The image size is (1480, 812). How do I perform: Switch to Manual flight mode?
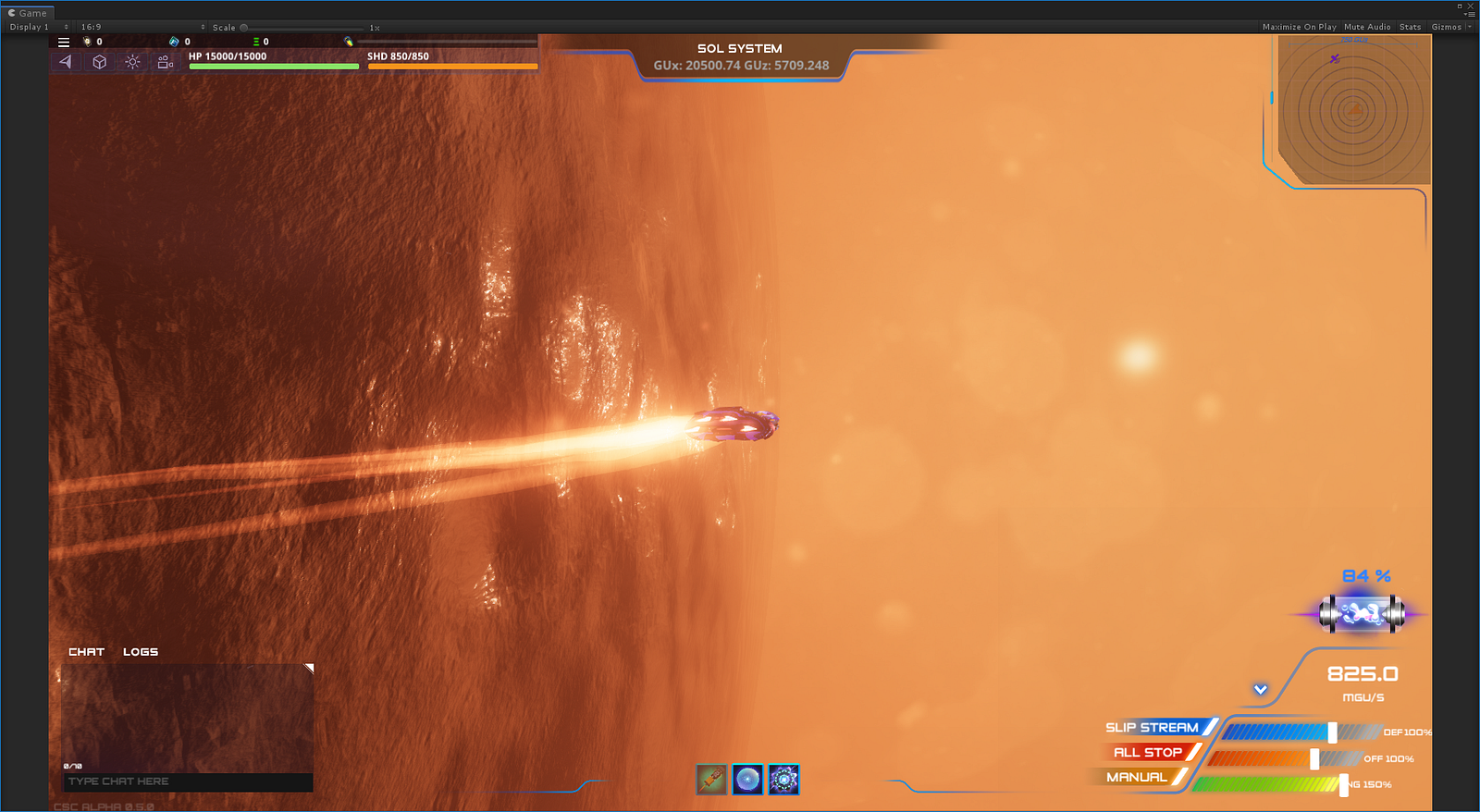[x=1137, y=778]
